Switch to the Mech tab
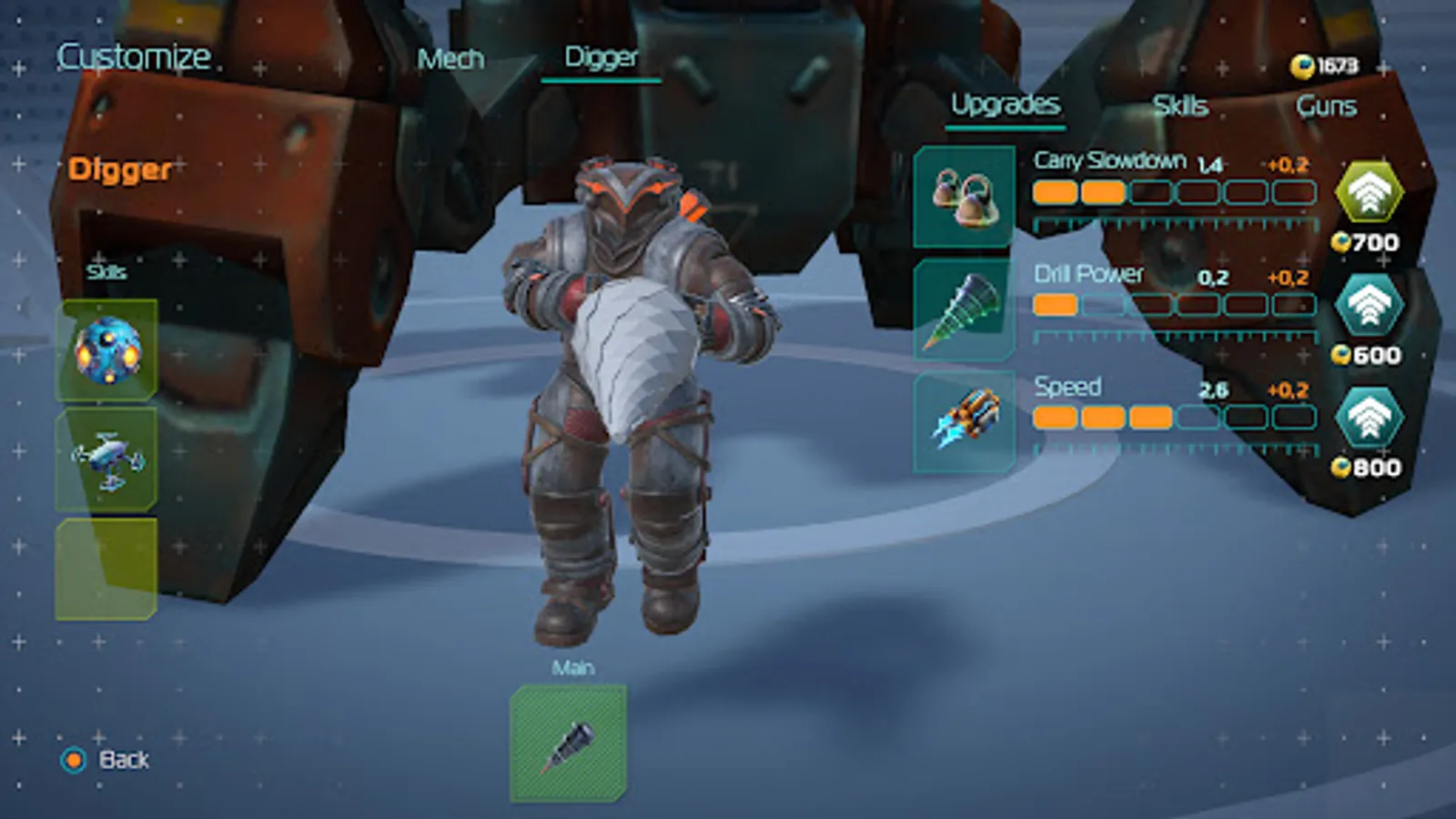The image size is (1456, 819). click(x=450, y=60)
